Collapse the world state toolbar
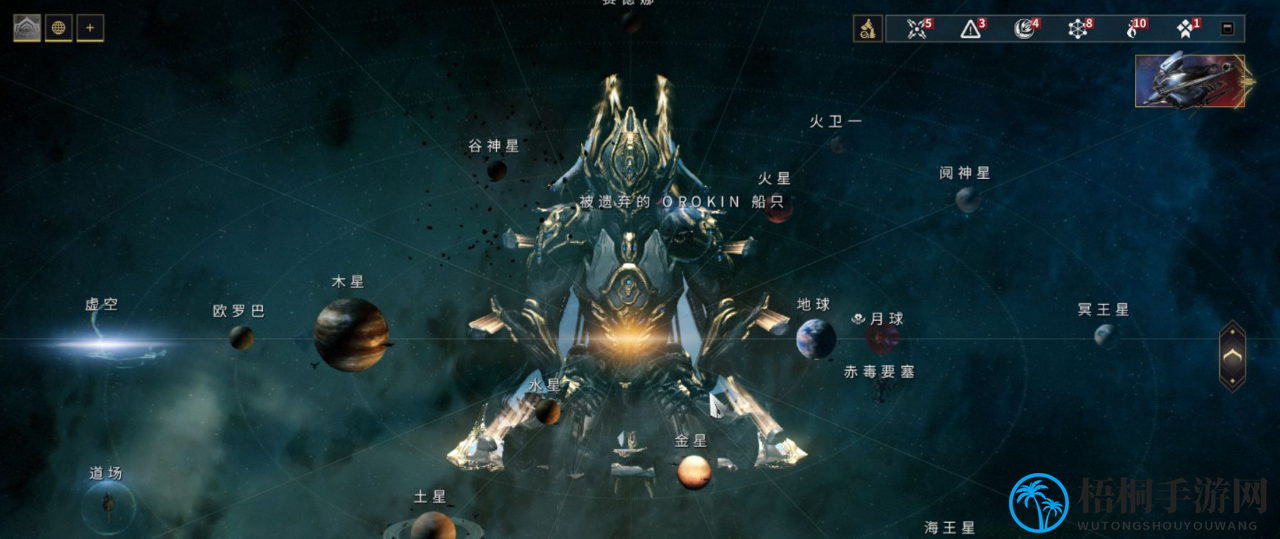Image resolution: width=1280 pixels, height=539 pixels. 1227,29
